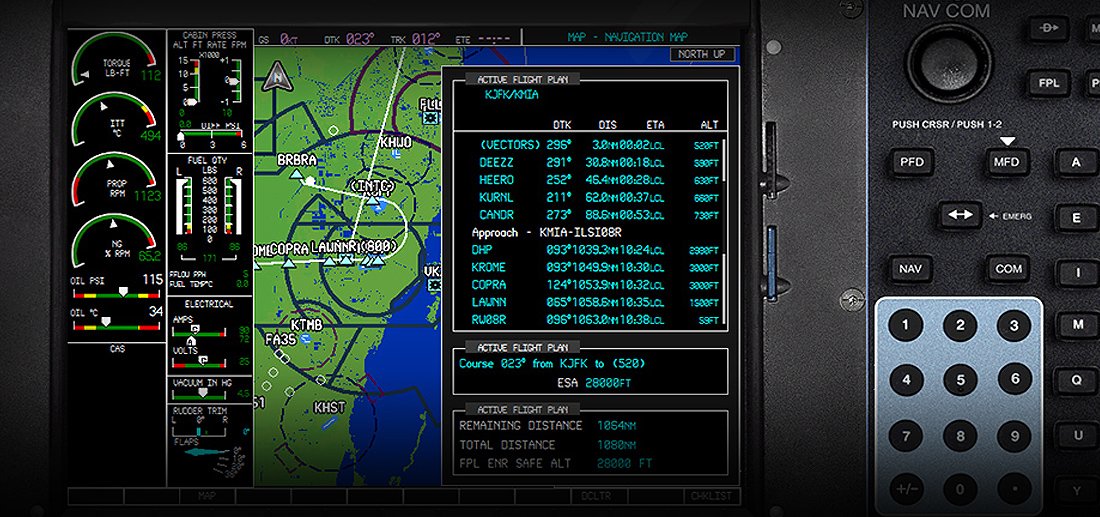Click the frequency swap double-arrow button
The image size is (1100, 517).
pos(960,215)
